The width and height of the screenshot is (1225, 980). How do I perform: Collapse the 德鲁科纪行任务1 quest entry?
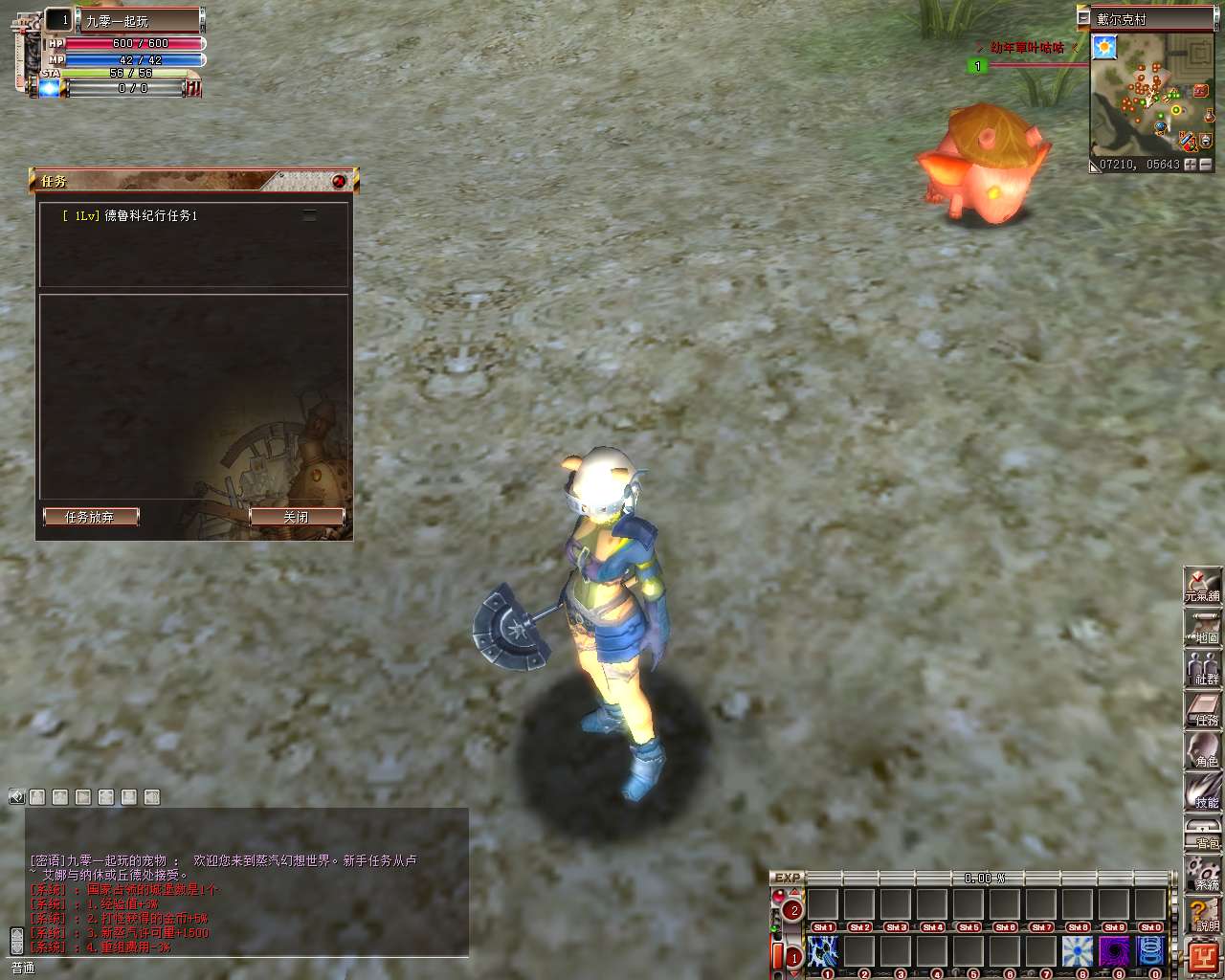pos(308,214)
